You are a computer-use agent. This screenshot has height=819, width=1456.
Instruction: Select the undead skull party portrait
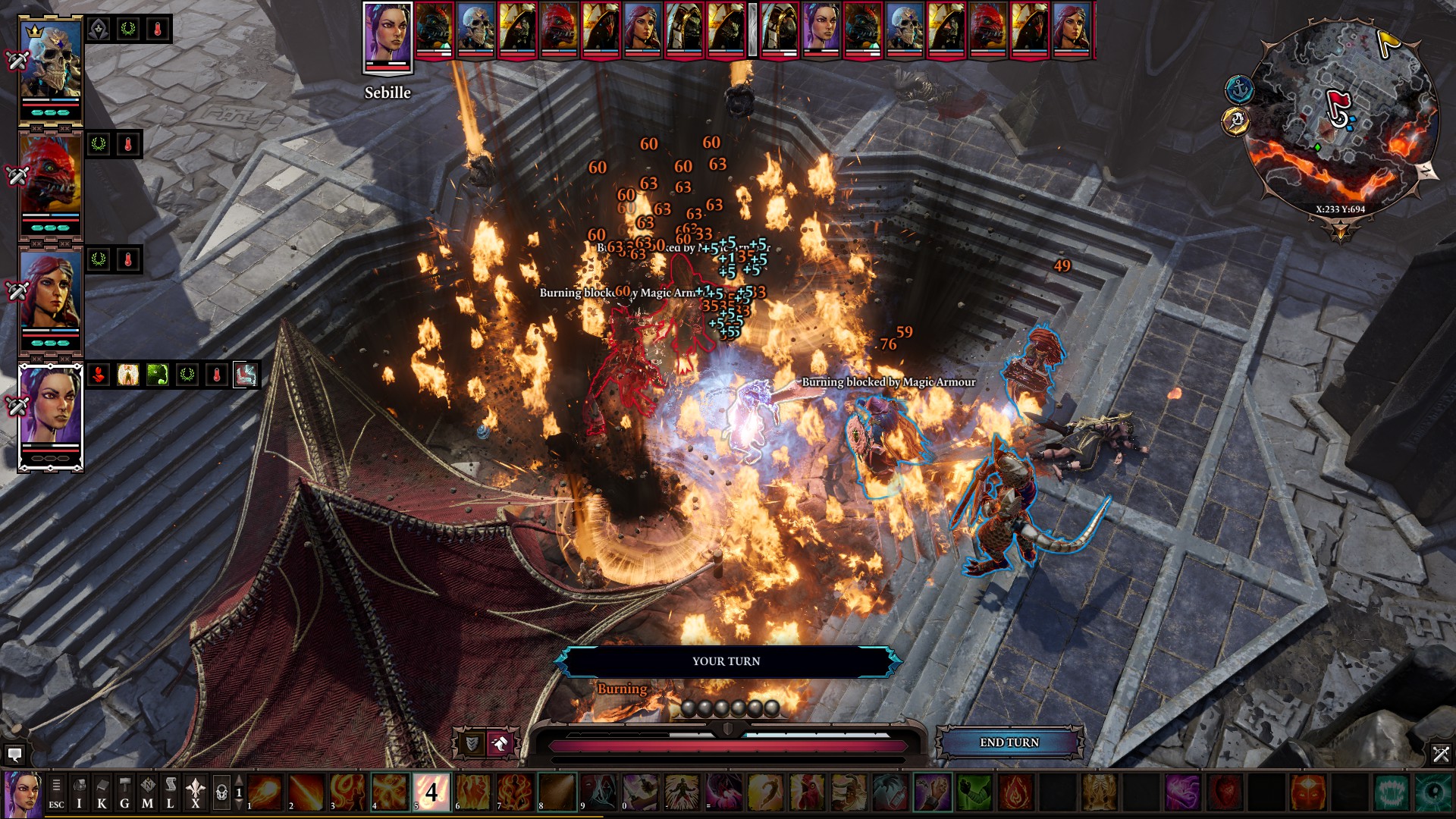[x=50, y=70]
